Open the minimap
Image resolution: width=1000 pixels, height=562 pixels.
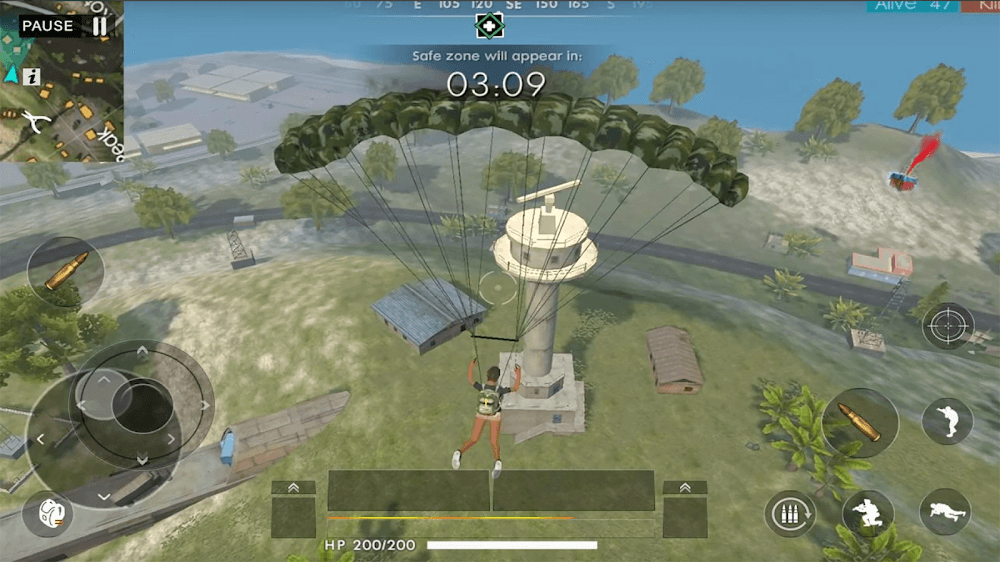tap(62, 100)
